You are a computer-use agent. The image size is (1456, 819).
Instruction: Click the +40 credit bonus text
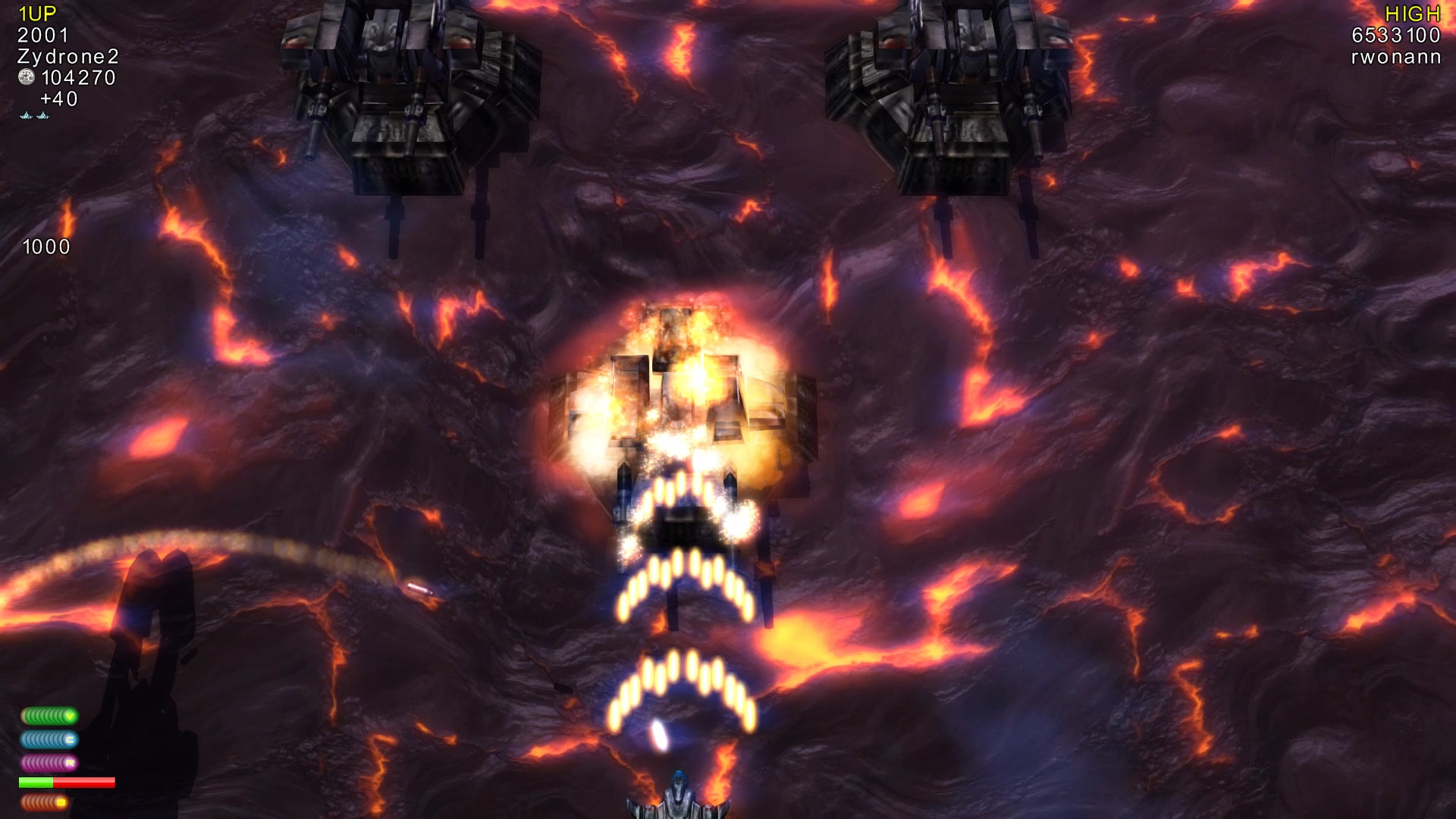pos(58,99)
